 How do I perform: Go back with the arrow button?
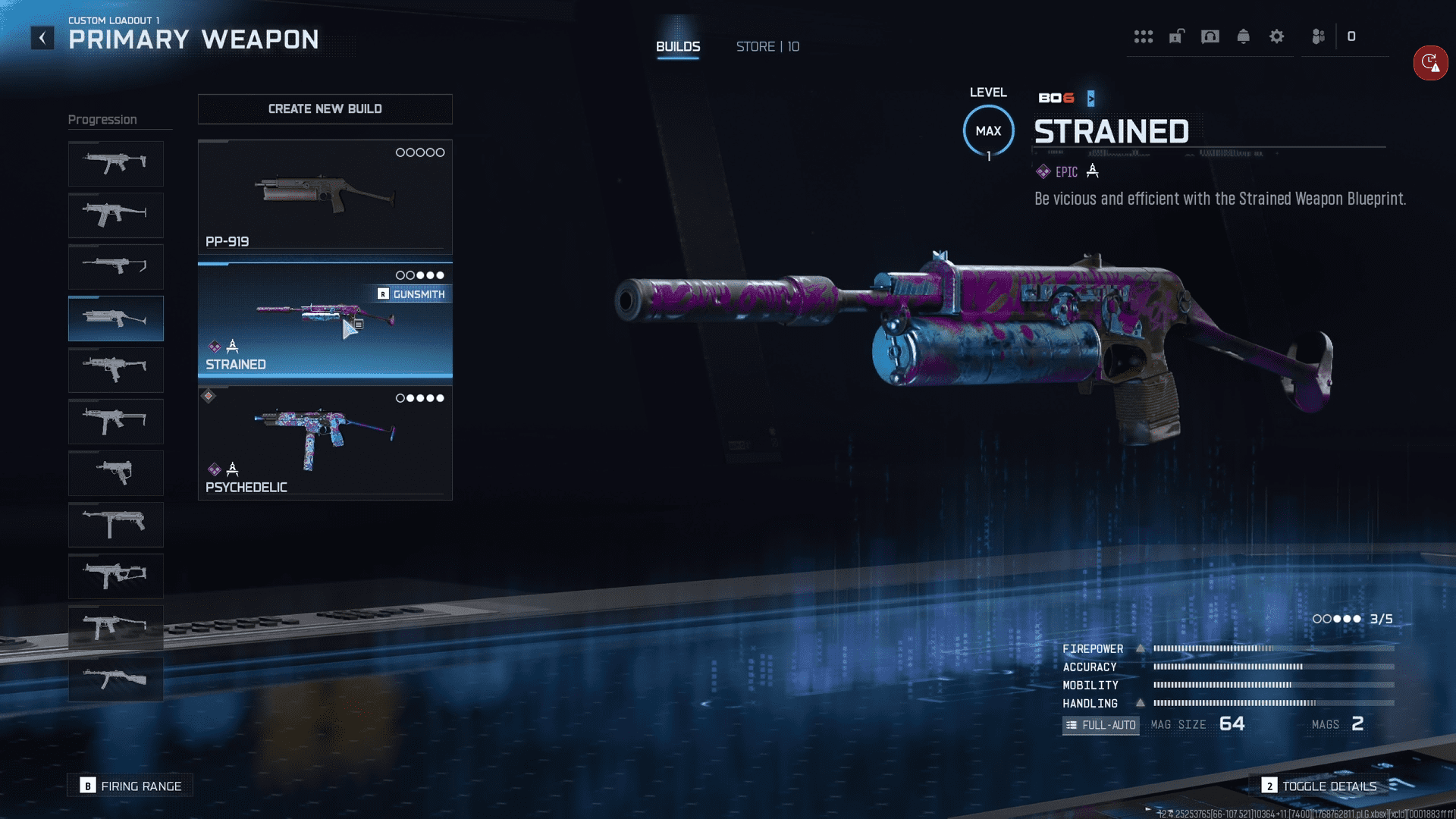tap(42, 38)
